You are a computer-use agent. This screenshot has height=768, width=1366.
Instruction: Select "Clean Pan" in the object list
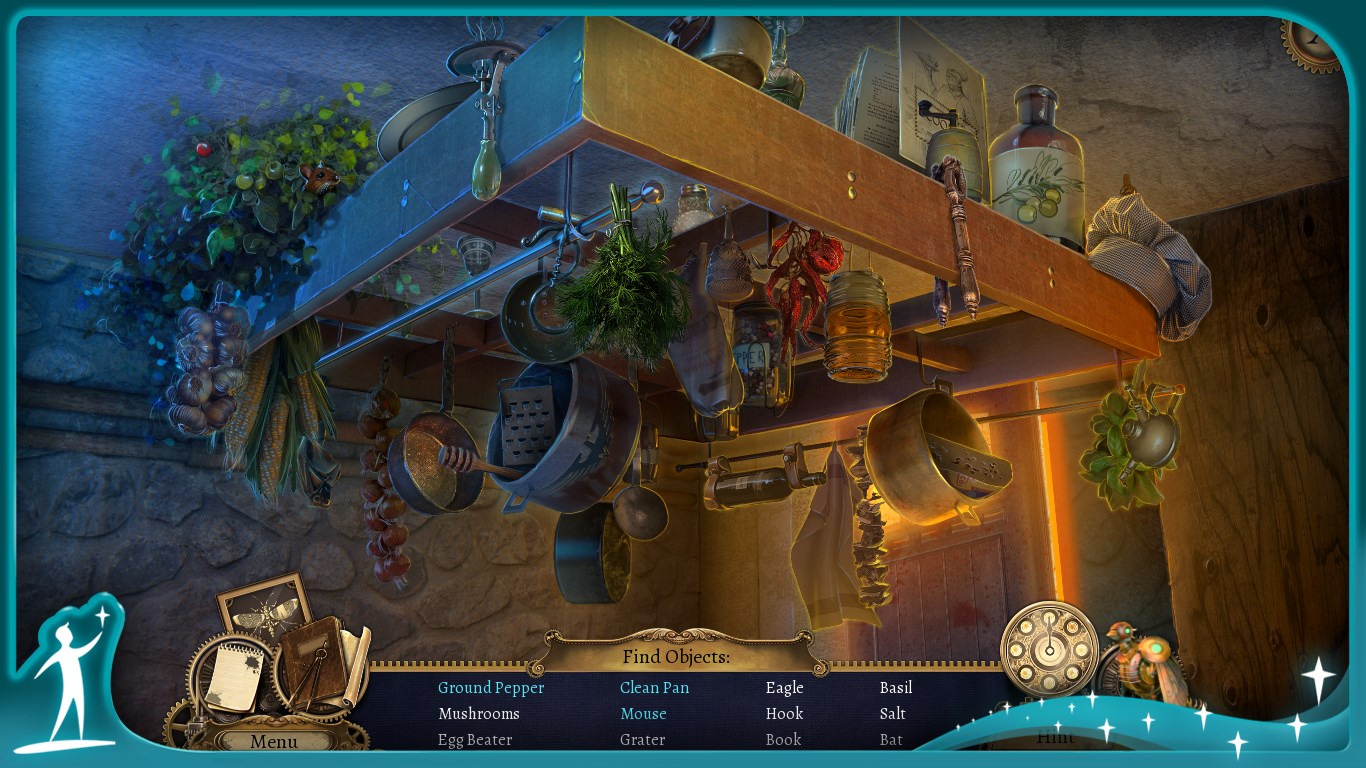[x=654, y=688]
